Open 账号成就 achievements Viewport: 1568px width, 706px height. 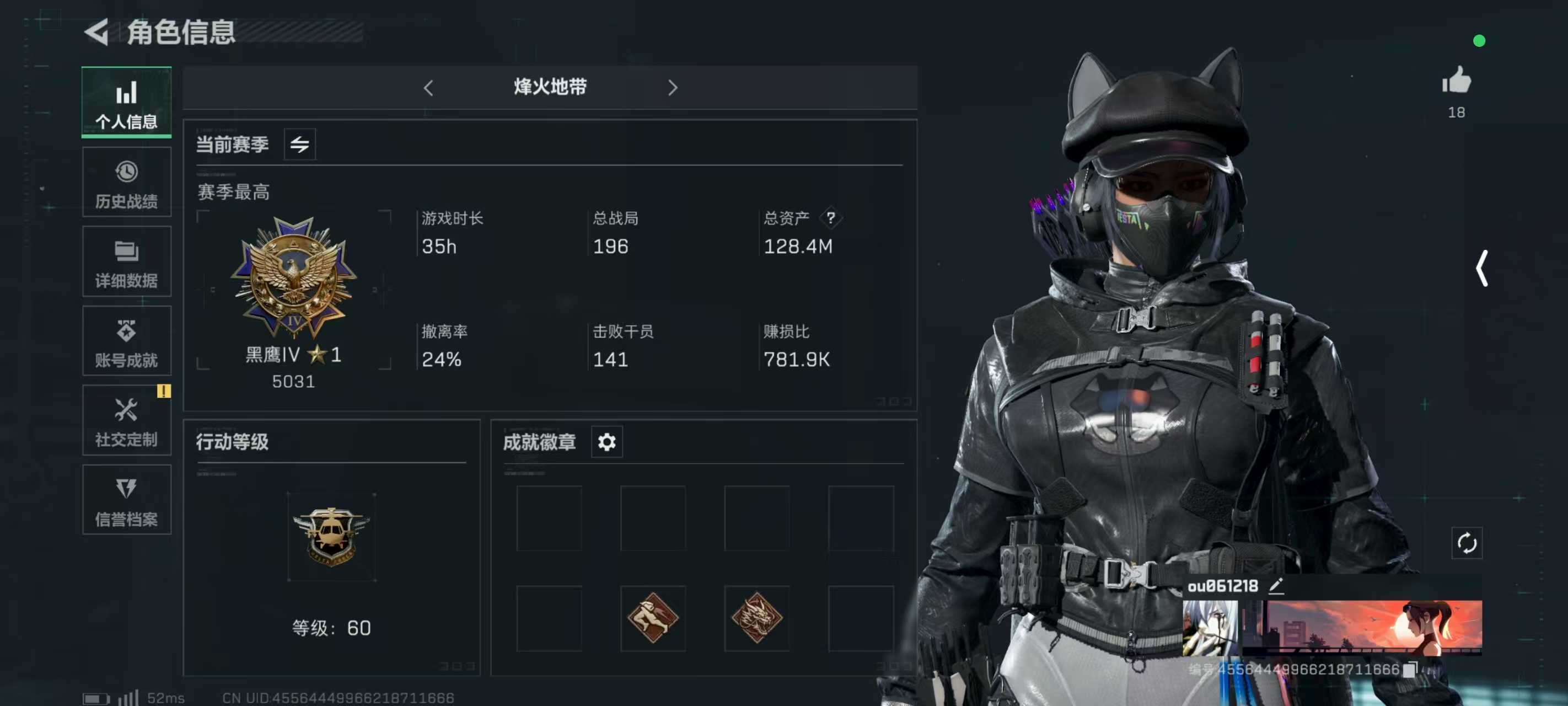click(x=126, y=341)
